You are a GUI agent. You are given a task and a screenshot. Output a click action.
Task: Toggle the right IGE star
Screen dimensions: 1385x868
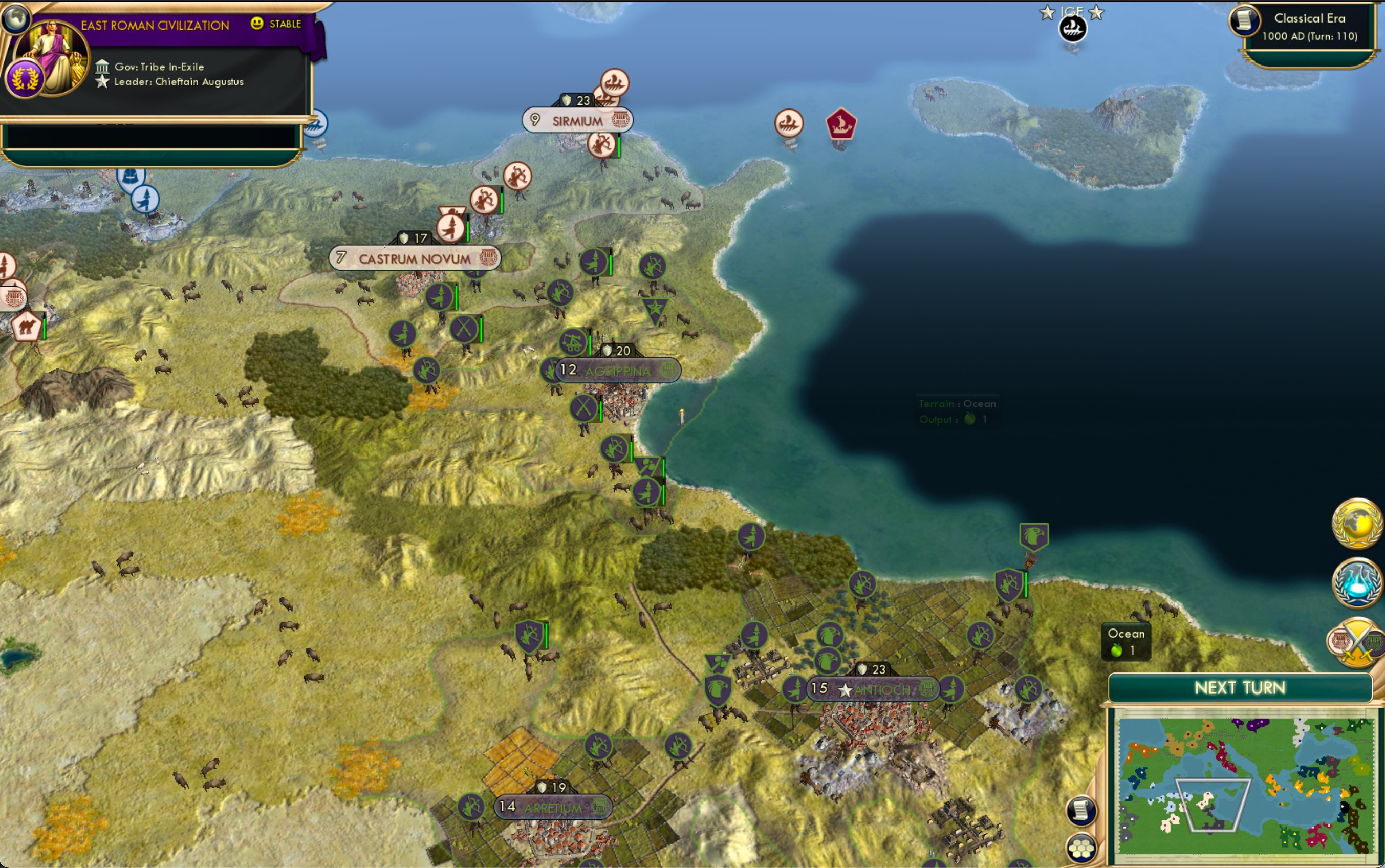click(1097, 11)
